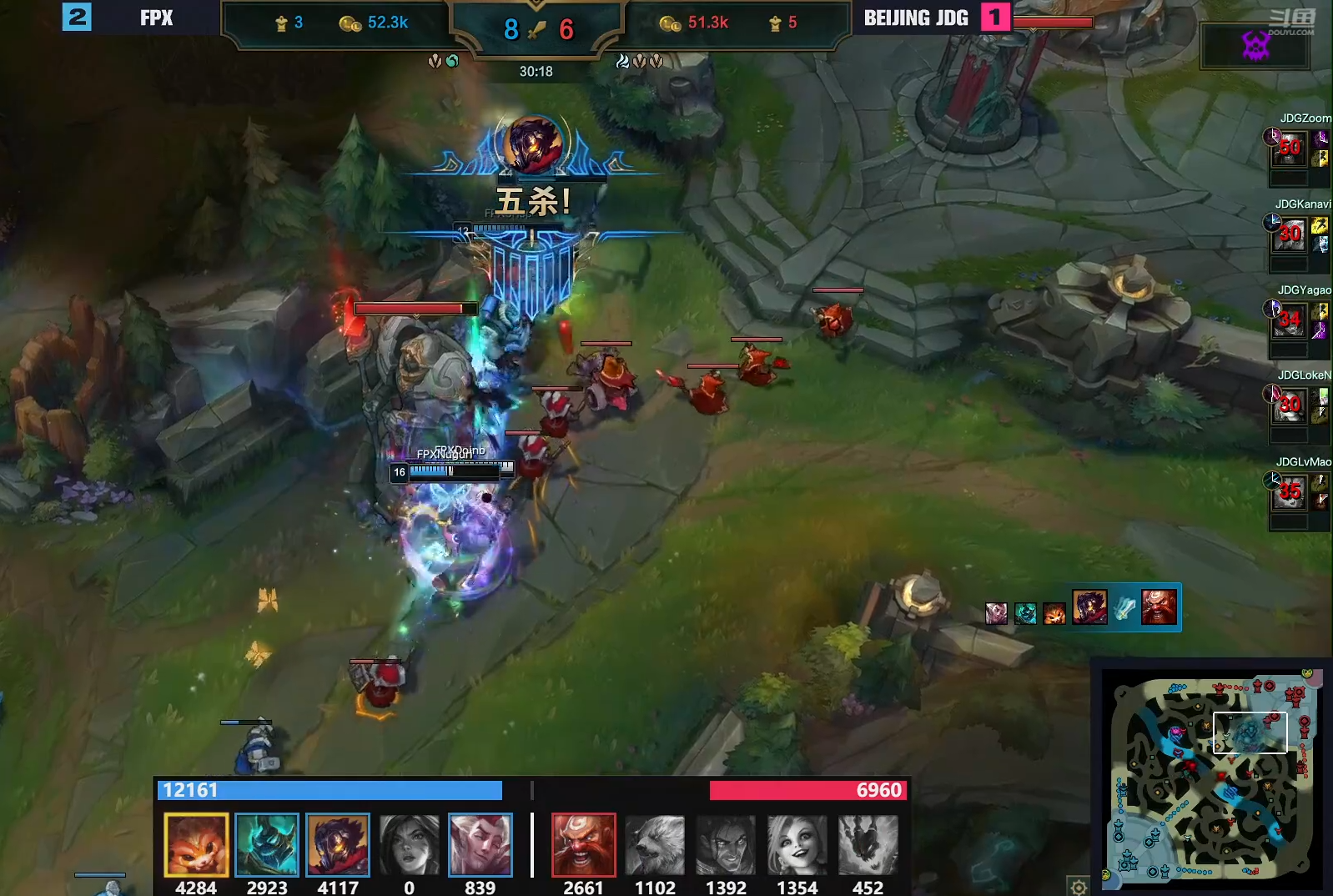
Task: Select the blue-team portrait showing 2923 damage
Action: (267, 844)
